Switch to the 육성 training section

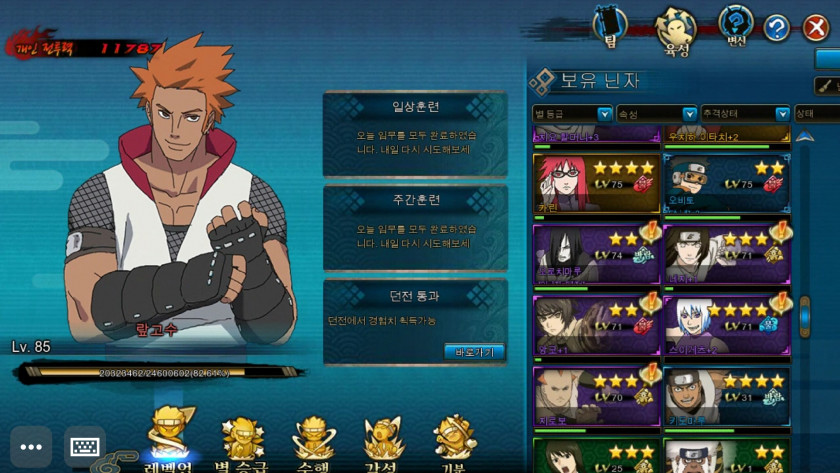[x=676, y=30]
